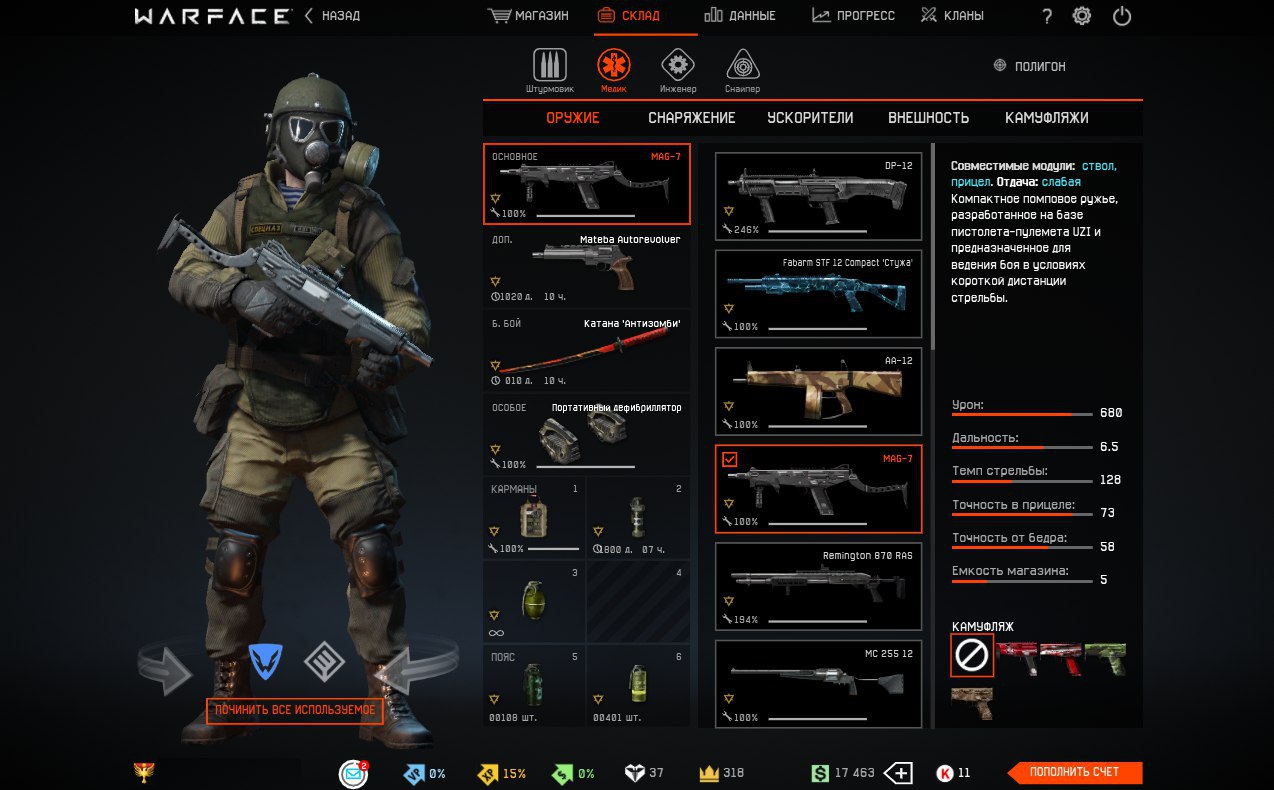
Task: Switch to the Ускорители tab
Action: pos(810,118)
